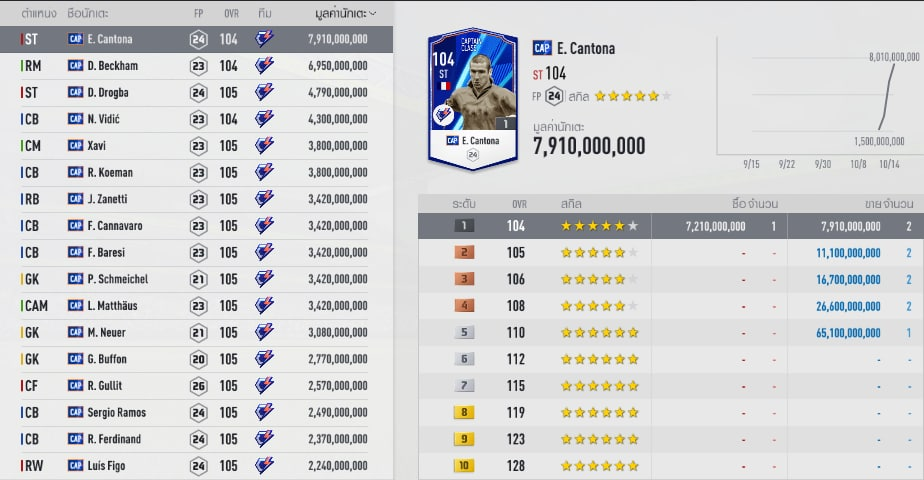The width and height of the screenshot is (924, 480).
Task: Select the level 10 row, OVR 128
Action: 670,465
